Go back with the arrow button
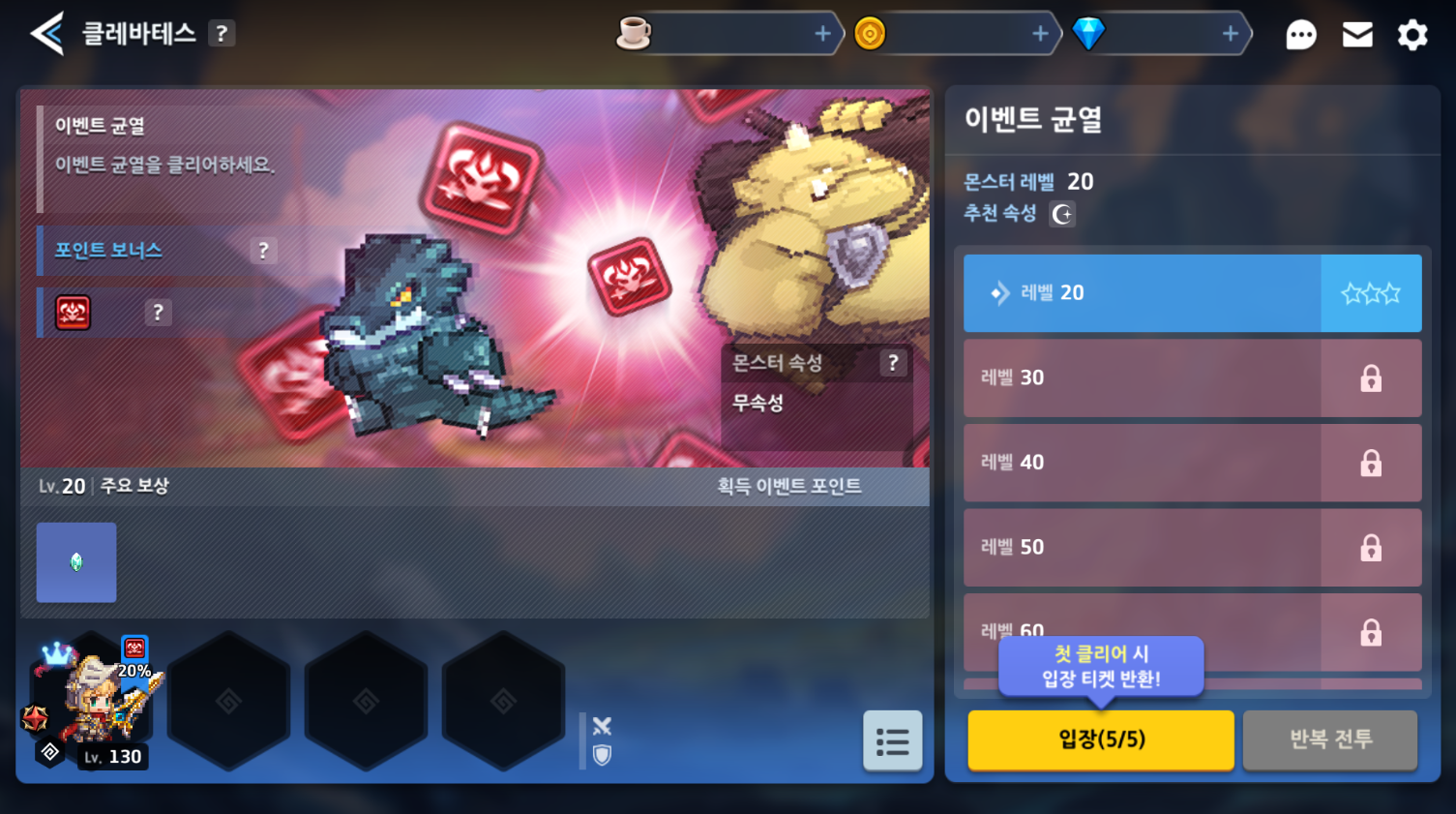1456x814 pixels. click(46, 34)
